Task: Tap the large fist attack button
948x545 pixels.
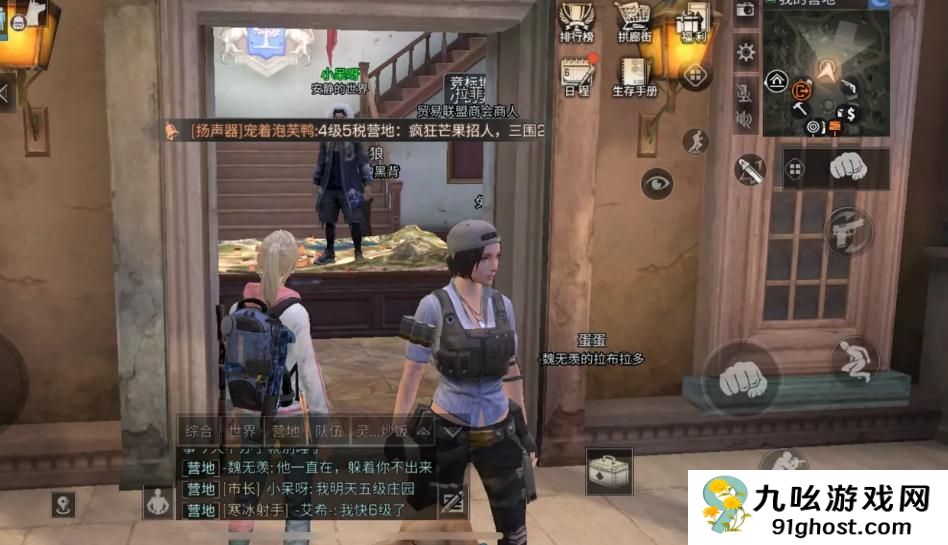Action: (740, 377)
